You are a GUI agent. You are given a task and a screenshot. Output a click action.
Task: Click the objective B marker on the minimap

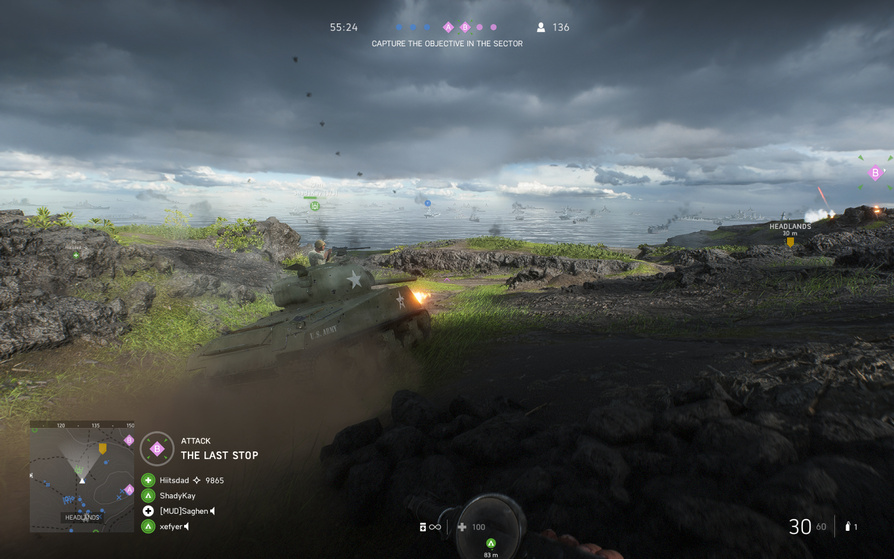click(128, 441)
